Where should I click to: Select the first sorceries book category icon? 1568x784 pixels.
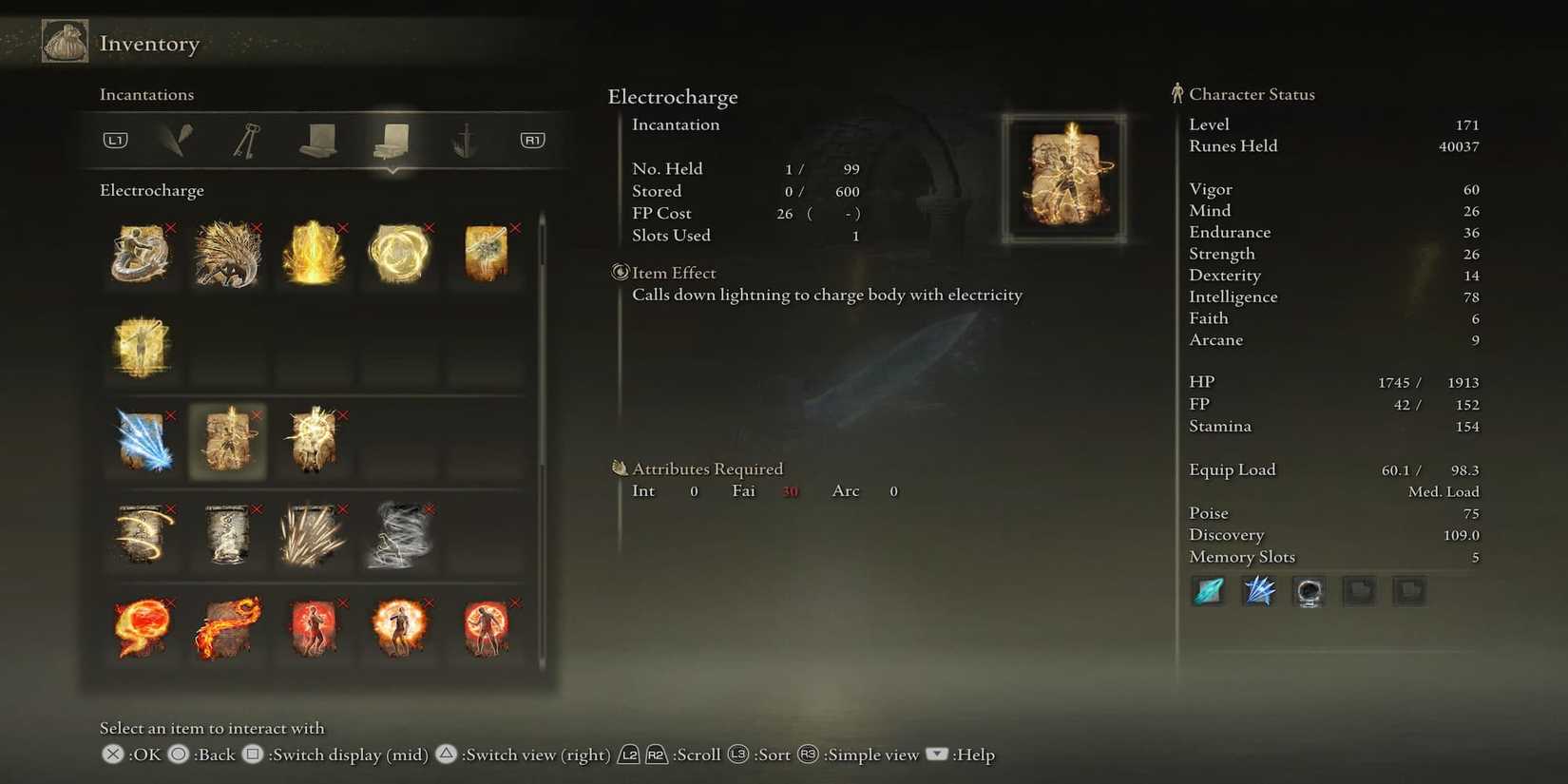317,139
